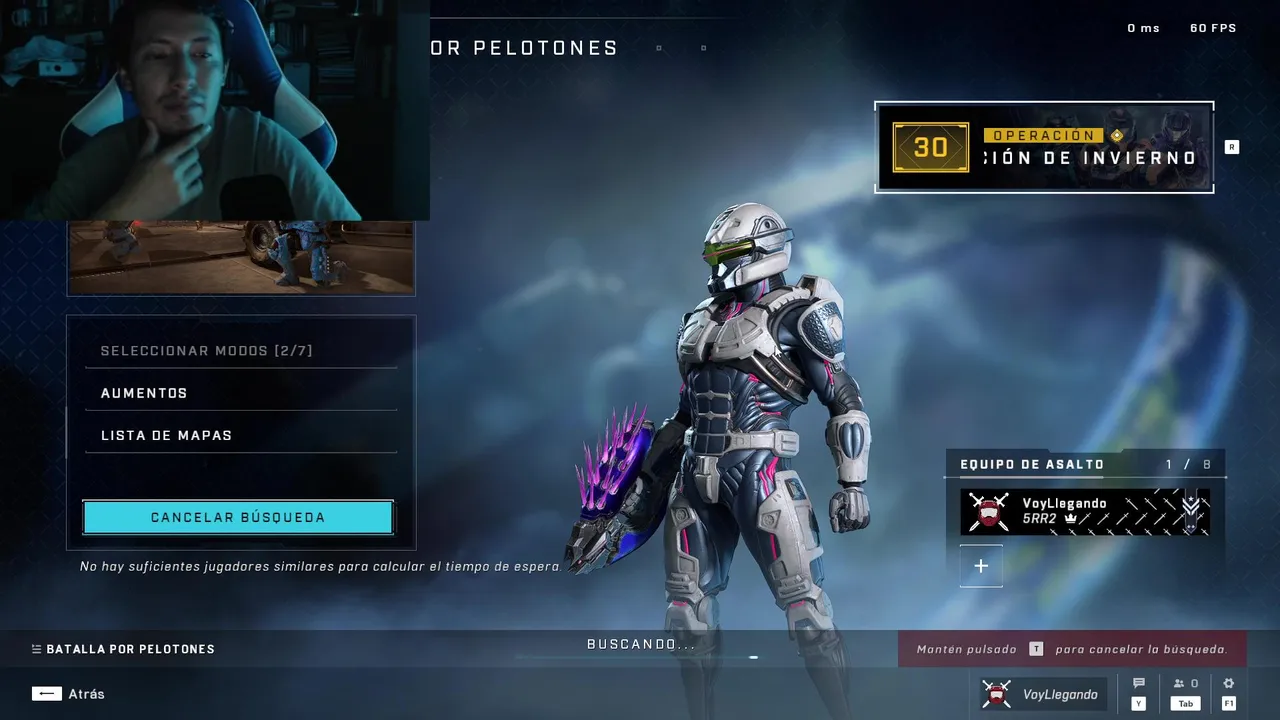Cancel the matchmaking search
This screenshot has height=720, width=1280.
tap(238, 518)
